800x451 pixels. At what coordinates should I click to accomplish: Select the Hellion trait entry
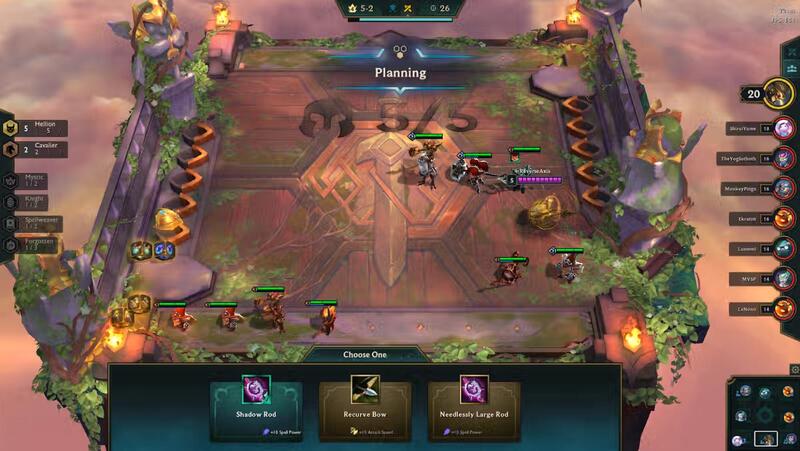point(36,128)
